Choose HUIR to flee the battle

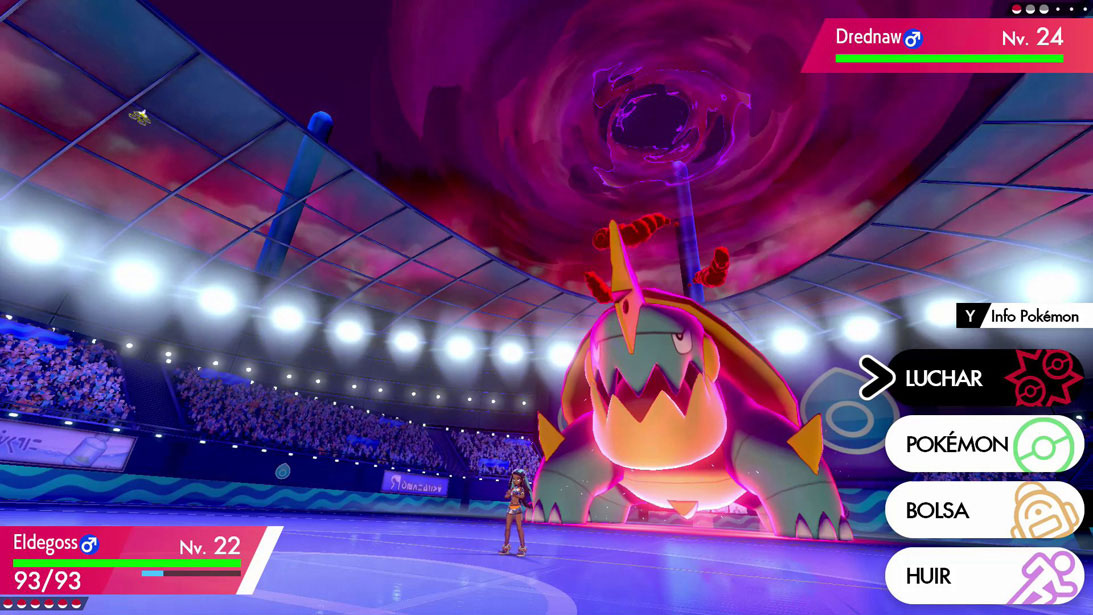(984, 577)
